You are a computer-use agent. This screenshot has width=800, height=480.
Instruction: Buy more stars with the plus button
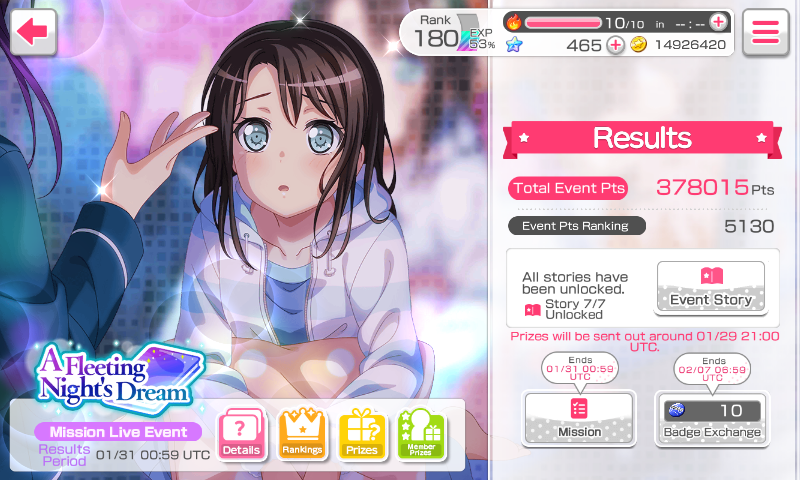coord(615,44)
